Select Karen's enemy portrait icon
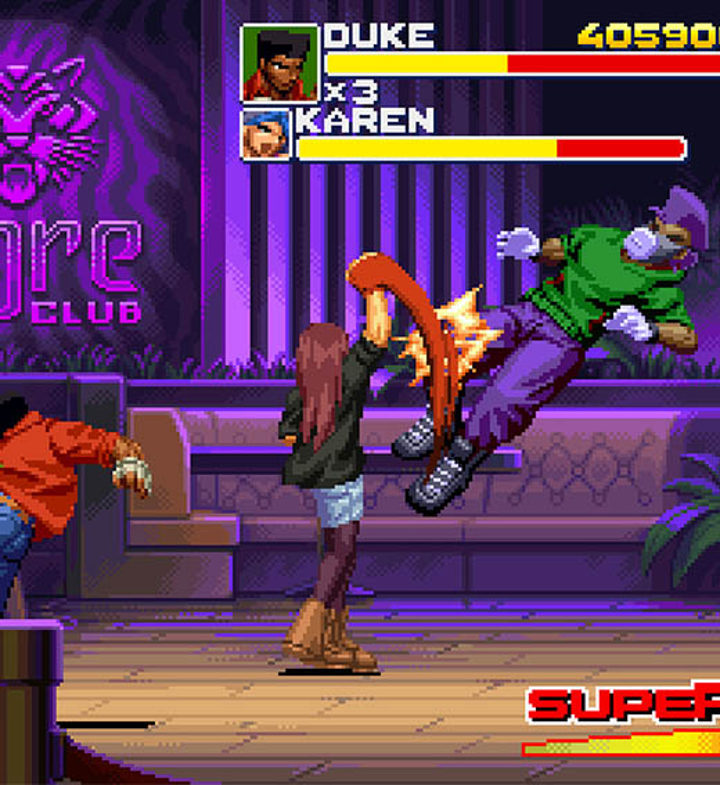 point(266,134)
